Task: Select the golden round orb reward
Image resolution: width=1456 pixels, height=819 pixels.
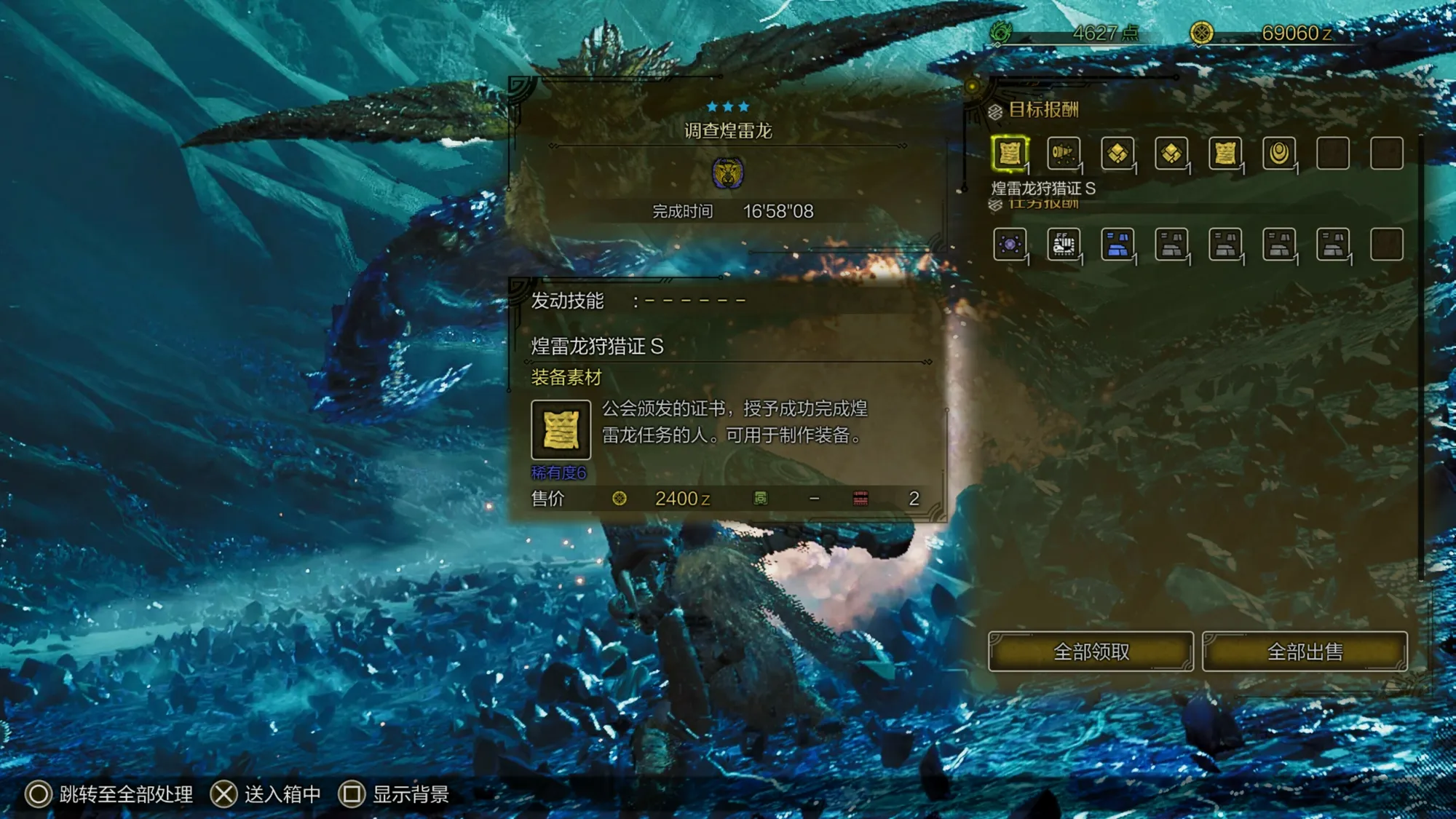Action: pos(1279,154)
